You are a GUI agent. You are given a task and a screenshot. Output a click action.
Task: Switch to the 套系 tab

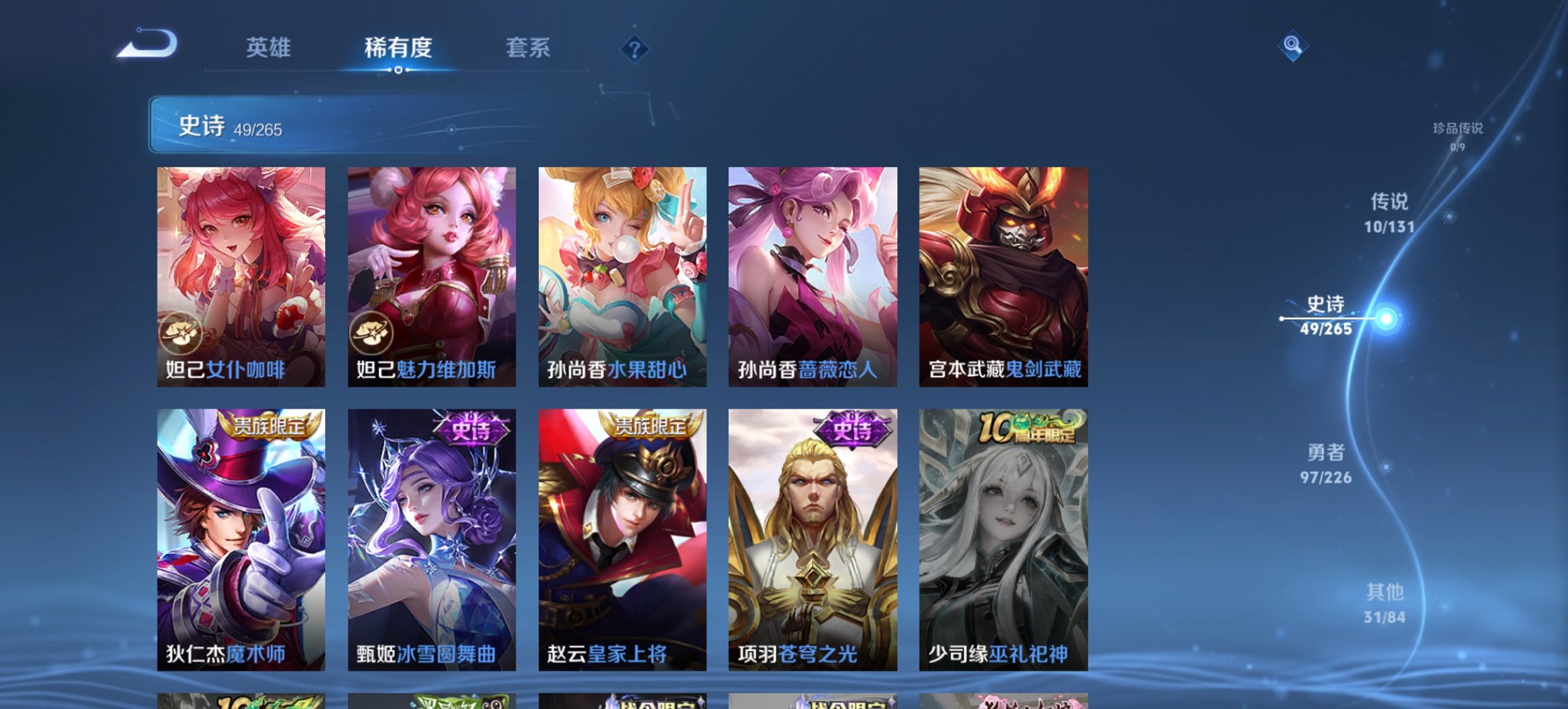click(527, 47)
